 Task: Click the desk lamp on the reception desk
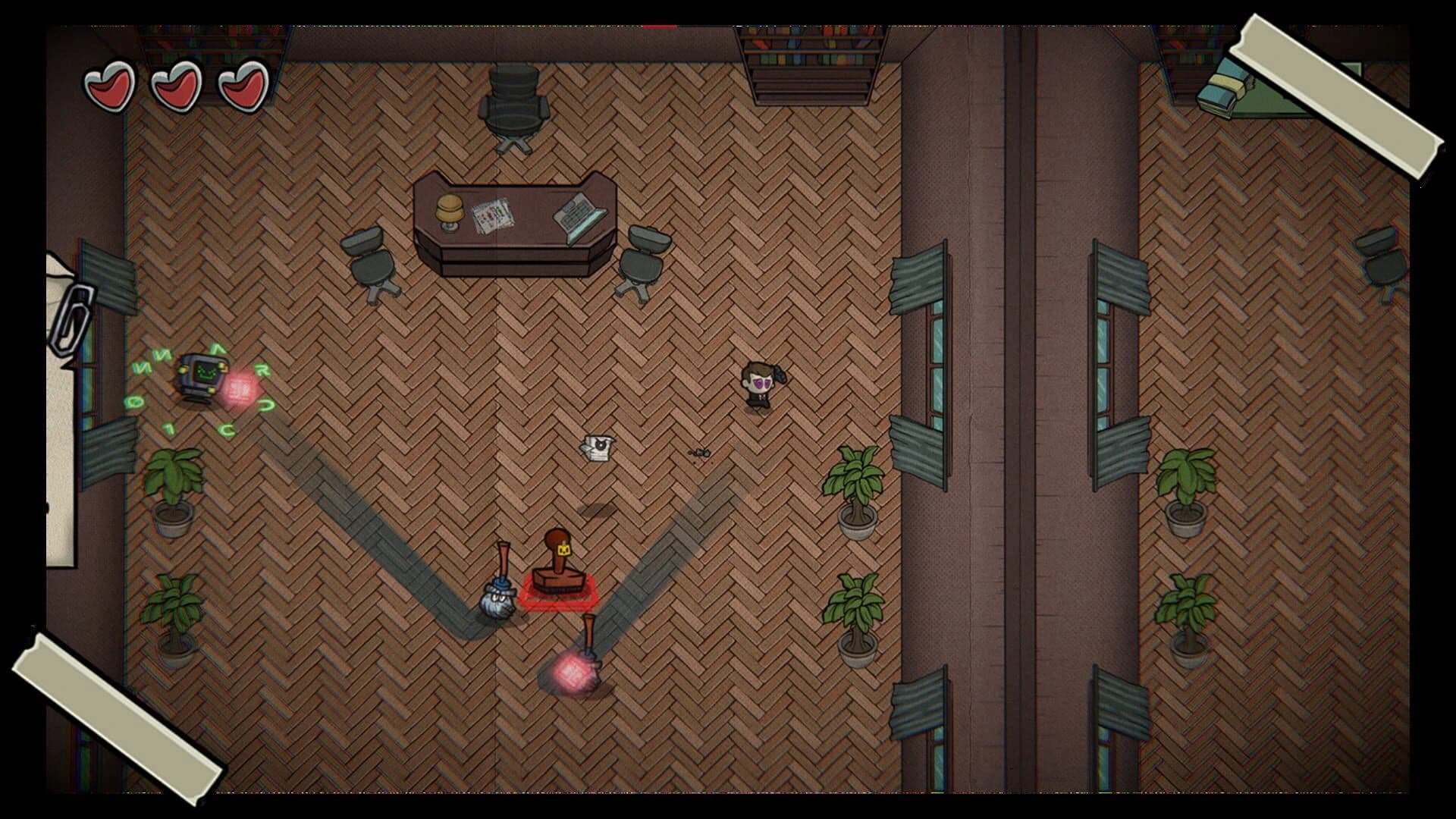[x=449, y=210]
